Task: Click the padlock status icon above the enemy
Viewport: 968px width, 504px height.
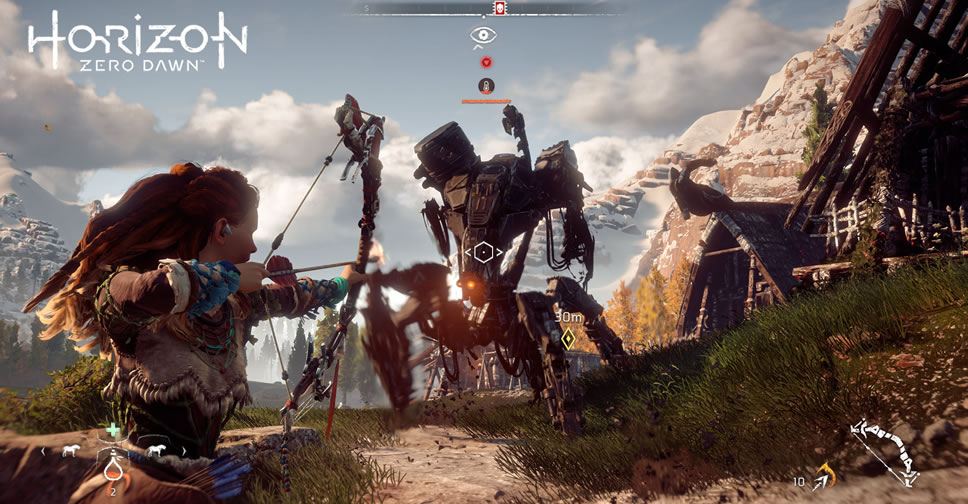Action: click(485, 86)
